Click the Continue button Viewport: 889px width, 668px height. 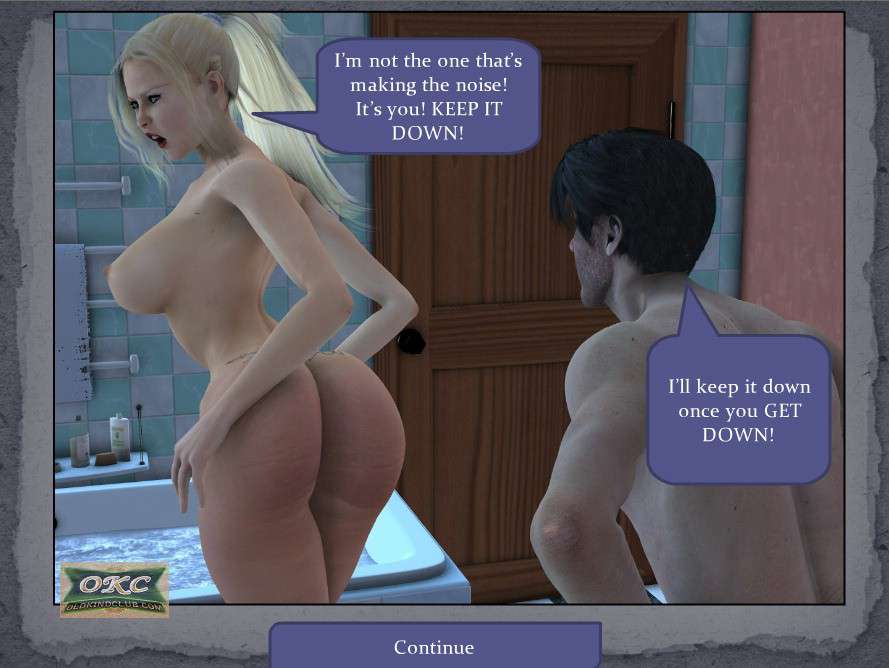coord(434,646)
